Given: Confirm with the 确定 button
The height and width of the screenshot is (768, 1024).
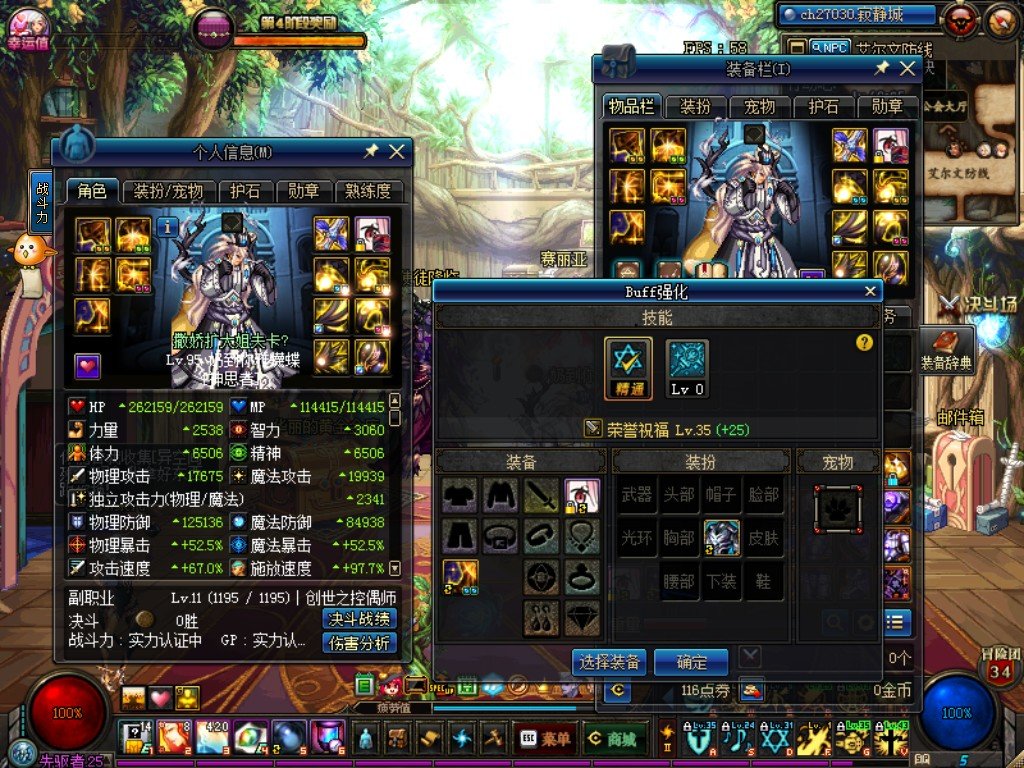Looking at the screenshot, I should [x=691, y=662].
